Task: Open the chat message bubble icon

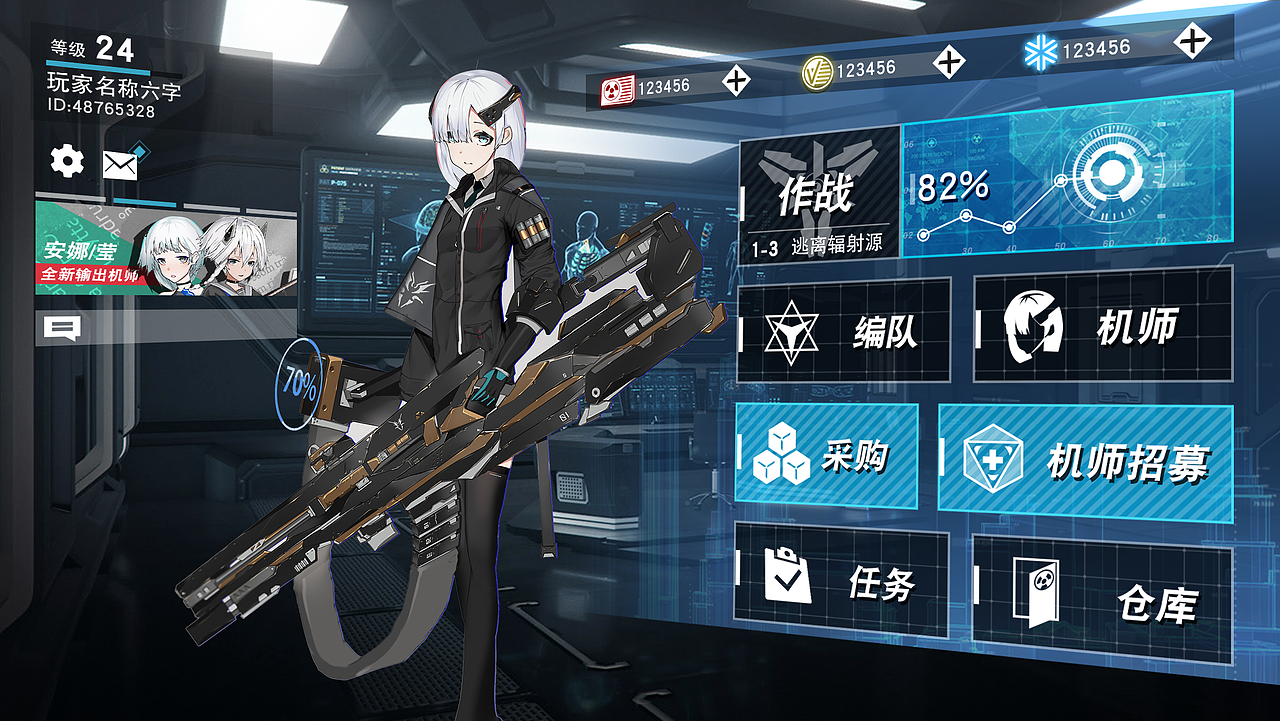Action: [x=63, y=327]
